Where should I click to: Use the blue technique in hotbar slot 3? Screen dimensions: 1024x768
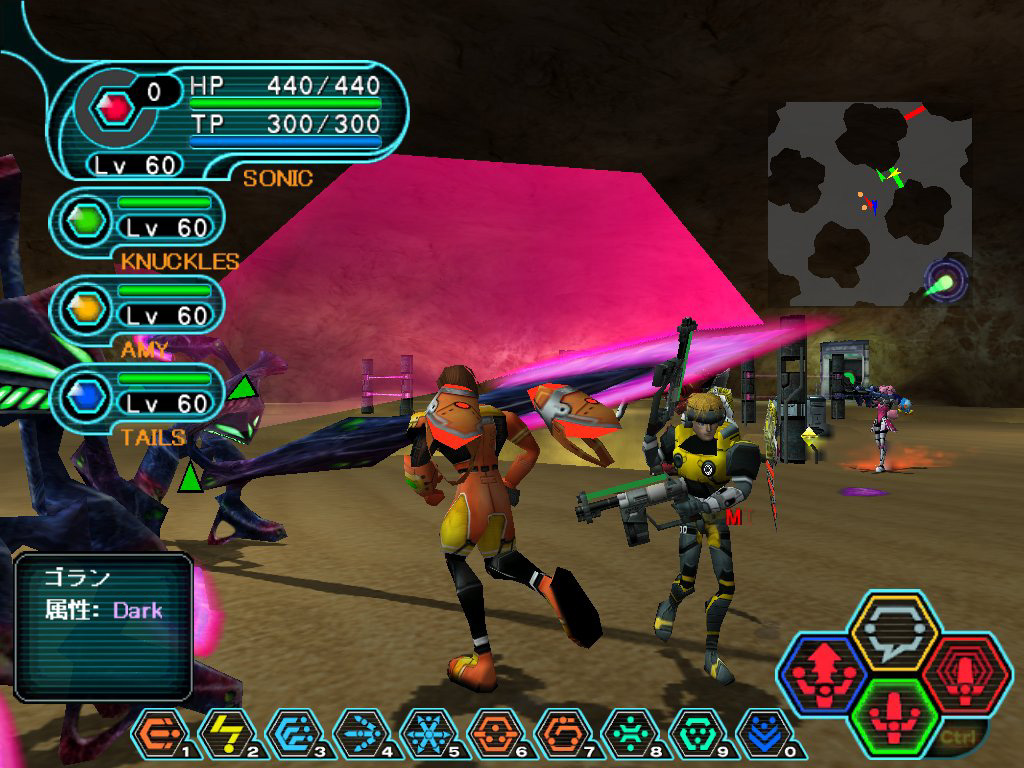click(x=291, y=735)
